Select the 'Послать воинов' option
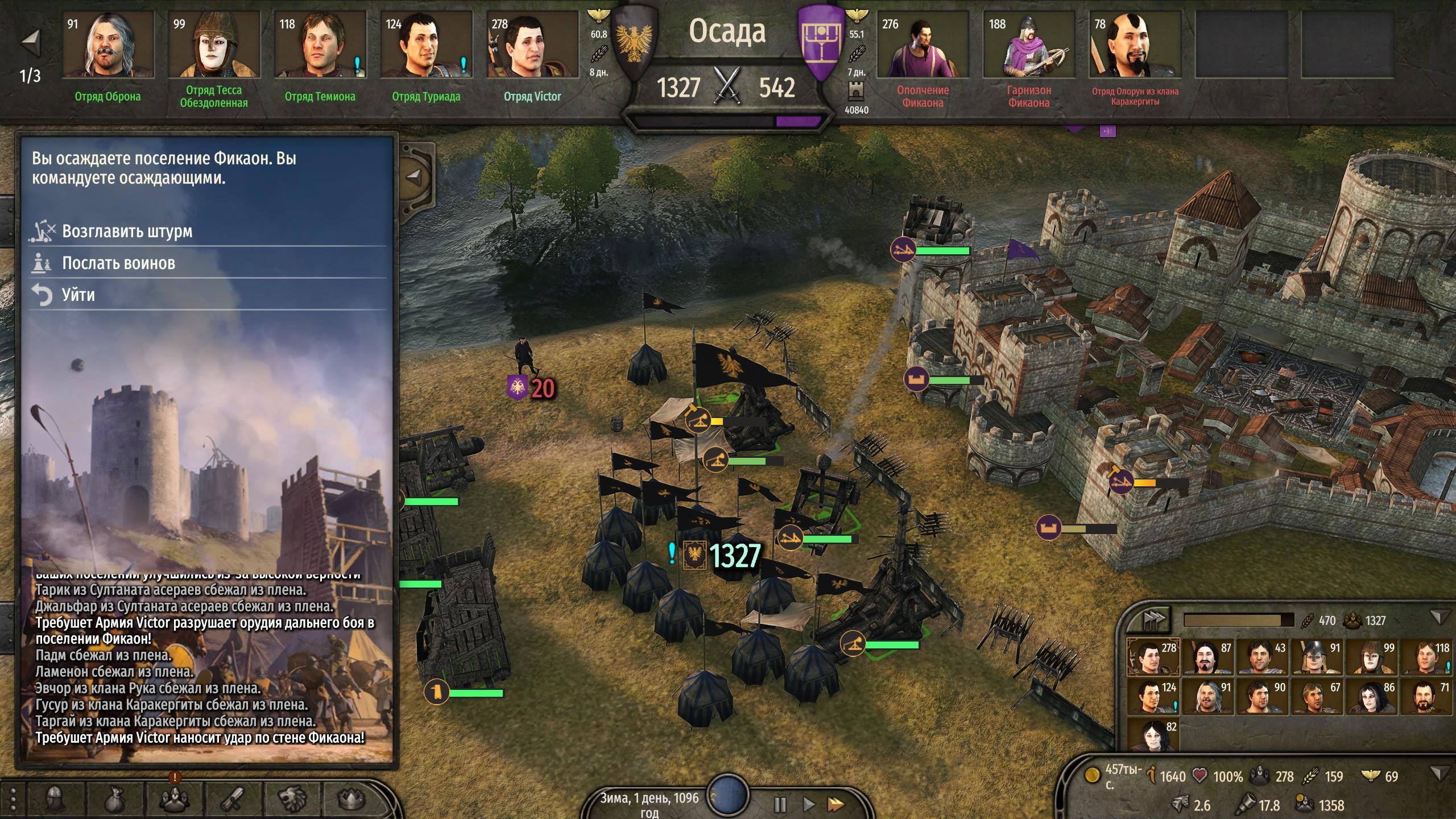 point(118,263)
